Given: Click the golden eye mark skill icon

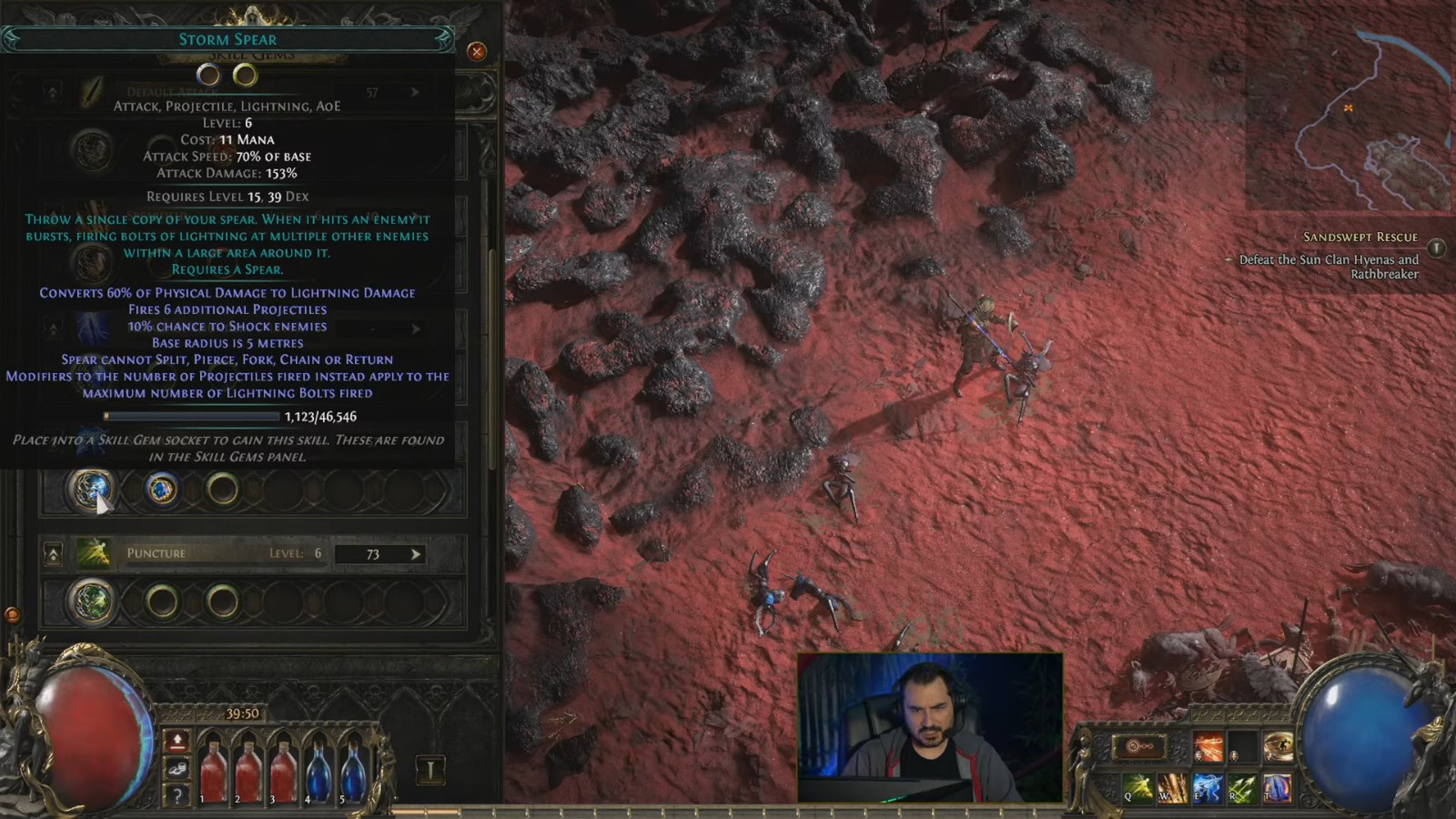Looking at the screenshot, I should 1279,744.
